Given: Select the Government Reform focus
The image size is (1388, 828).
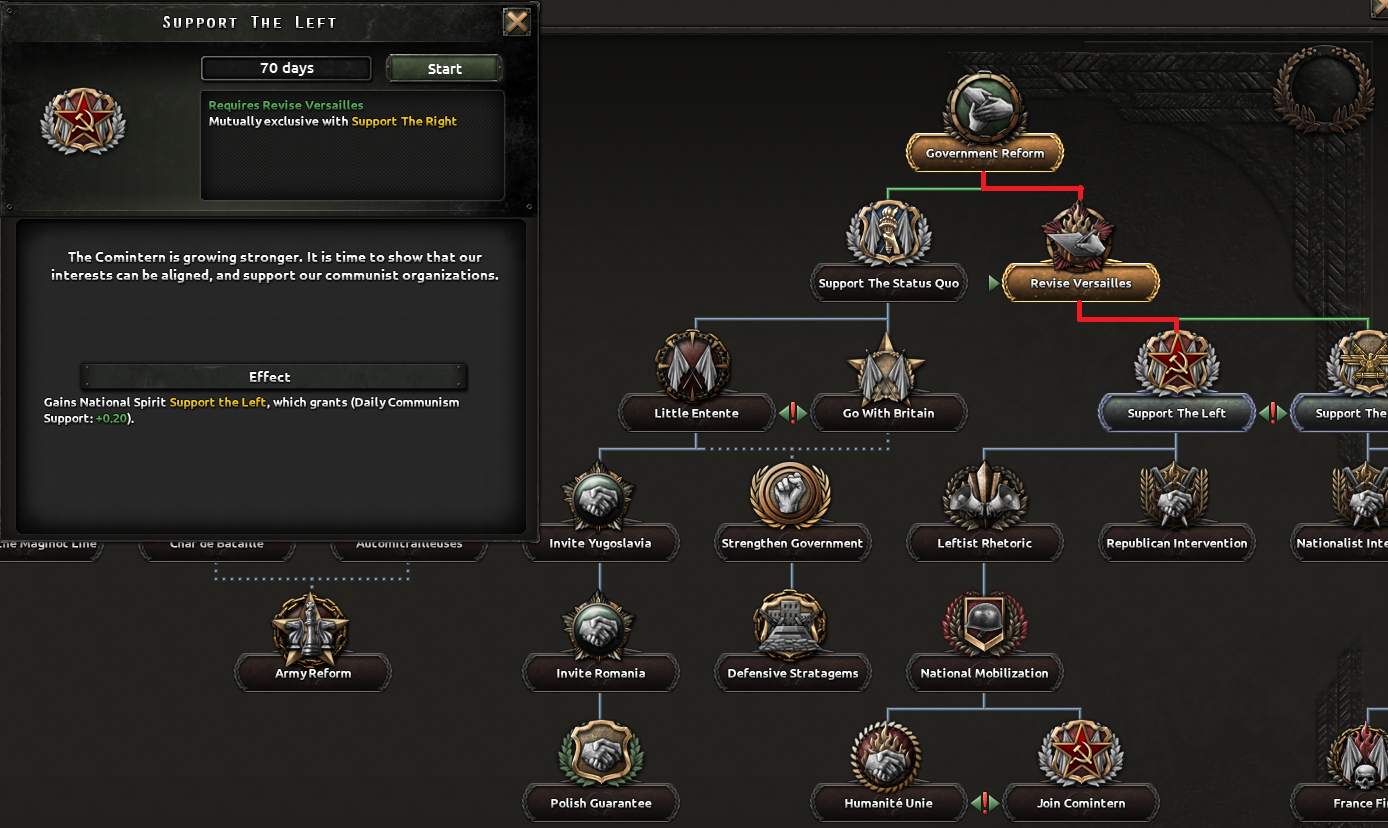Looking at the screenshot, I should 985,153.
